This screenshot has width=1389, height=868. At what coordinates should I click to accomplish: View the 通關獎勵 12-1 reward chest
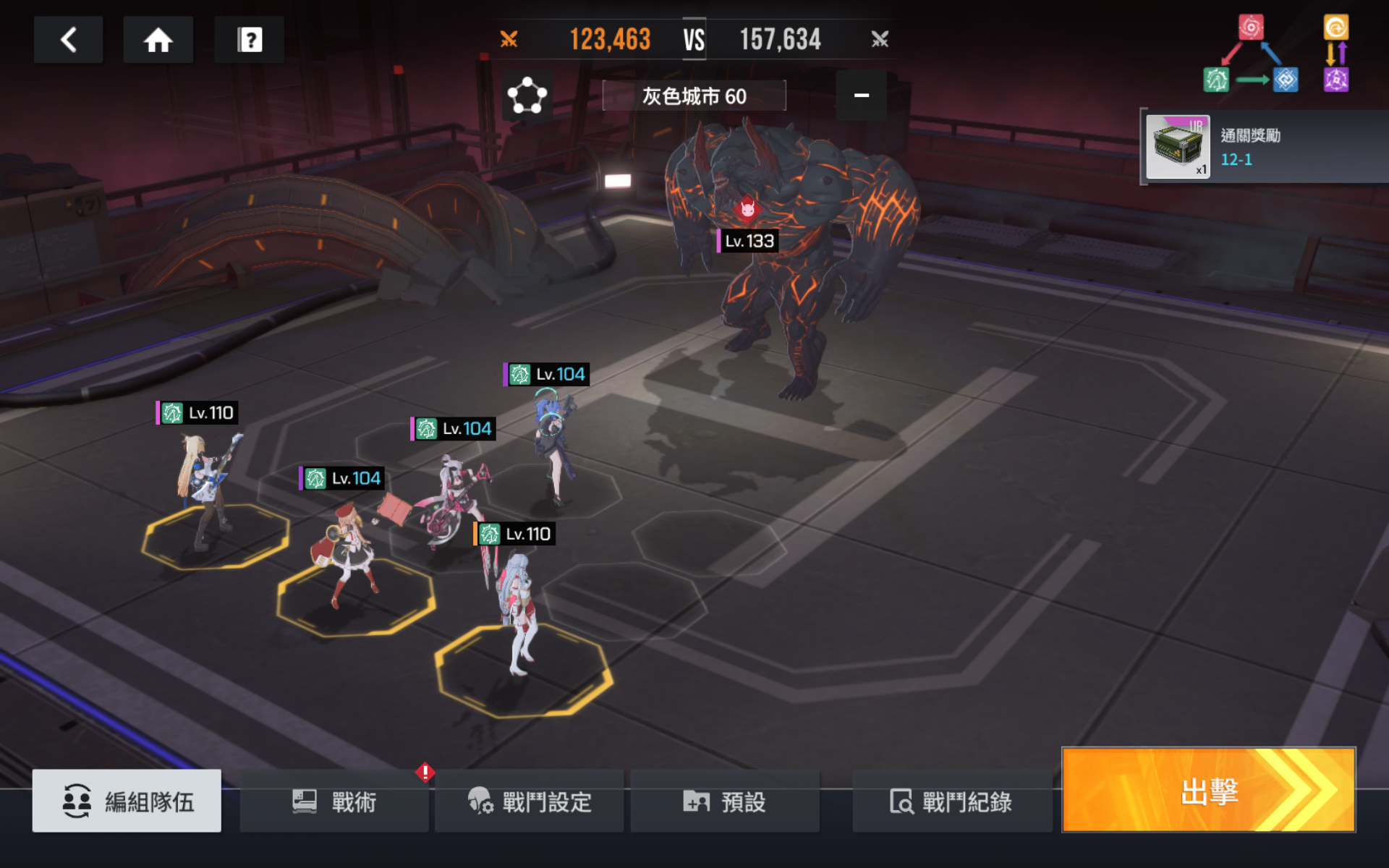(1178, 147)
